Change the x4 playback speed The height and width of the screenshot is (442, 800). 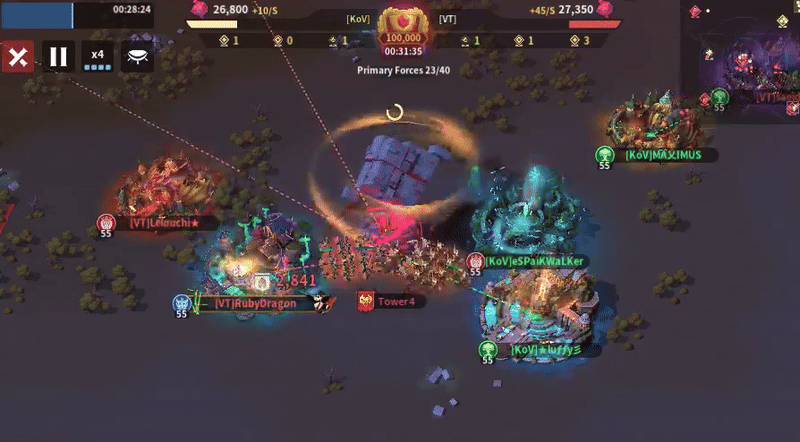click(x=97, y=57)
